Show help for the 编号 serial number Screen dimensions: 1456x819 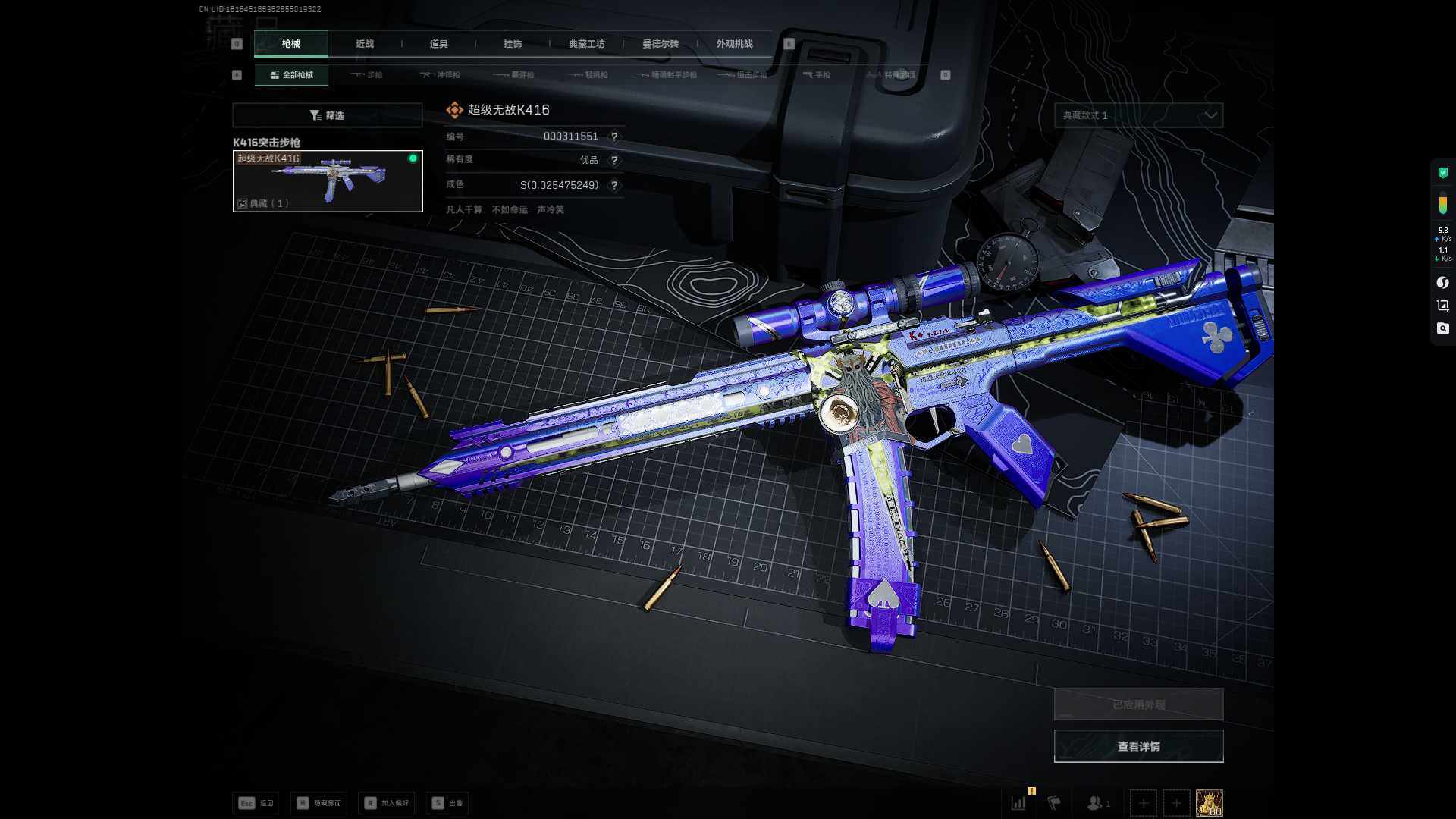pyautogui.click(x=614, y=136)
